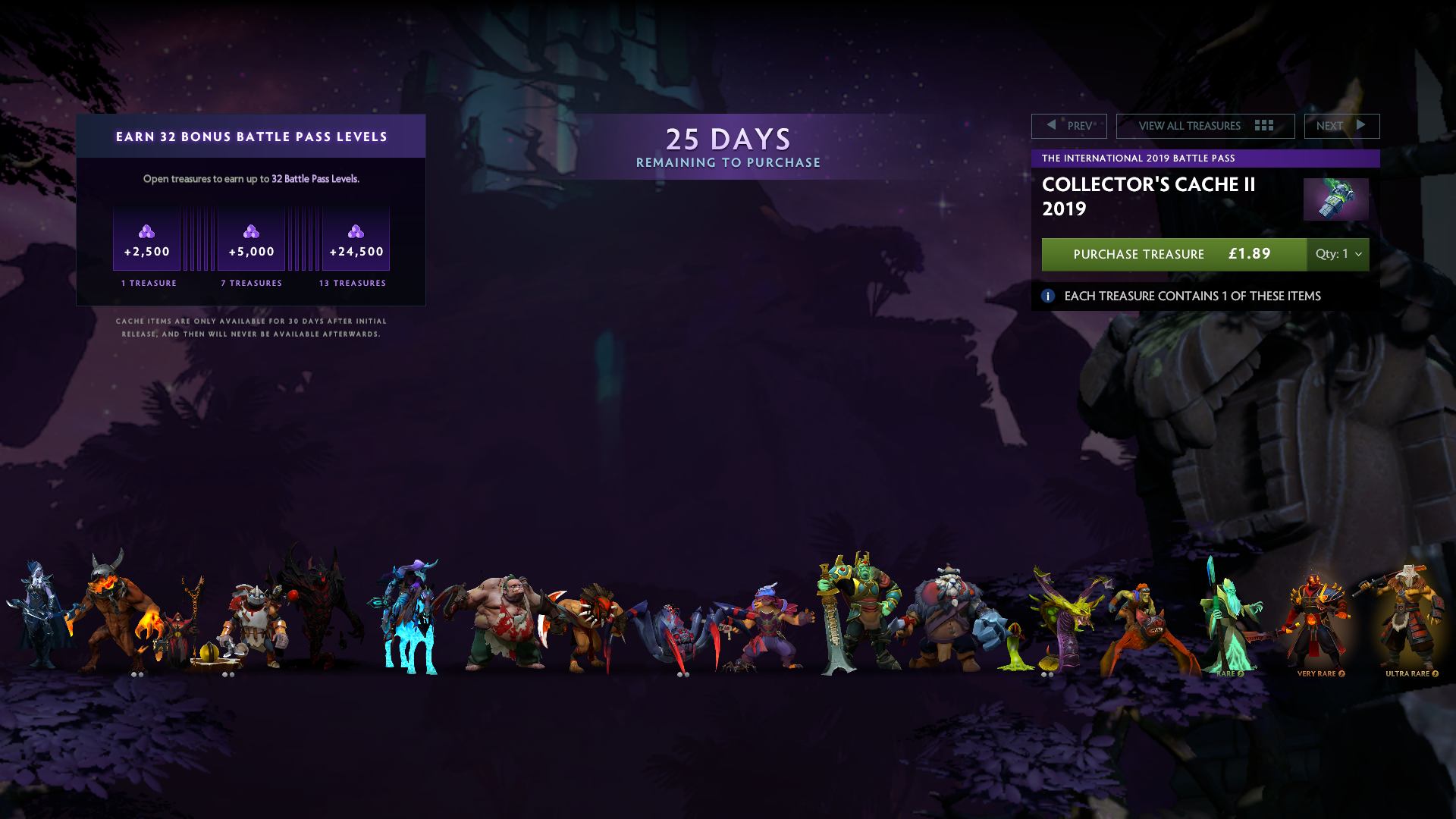Click the Collector's Cache II treasure thumbnail
This screenshot has height=819, width=1456.
(1335, 199)
